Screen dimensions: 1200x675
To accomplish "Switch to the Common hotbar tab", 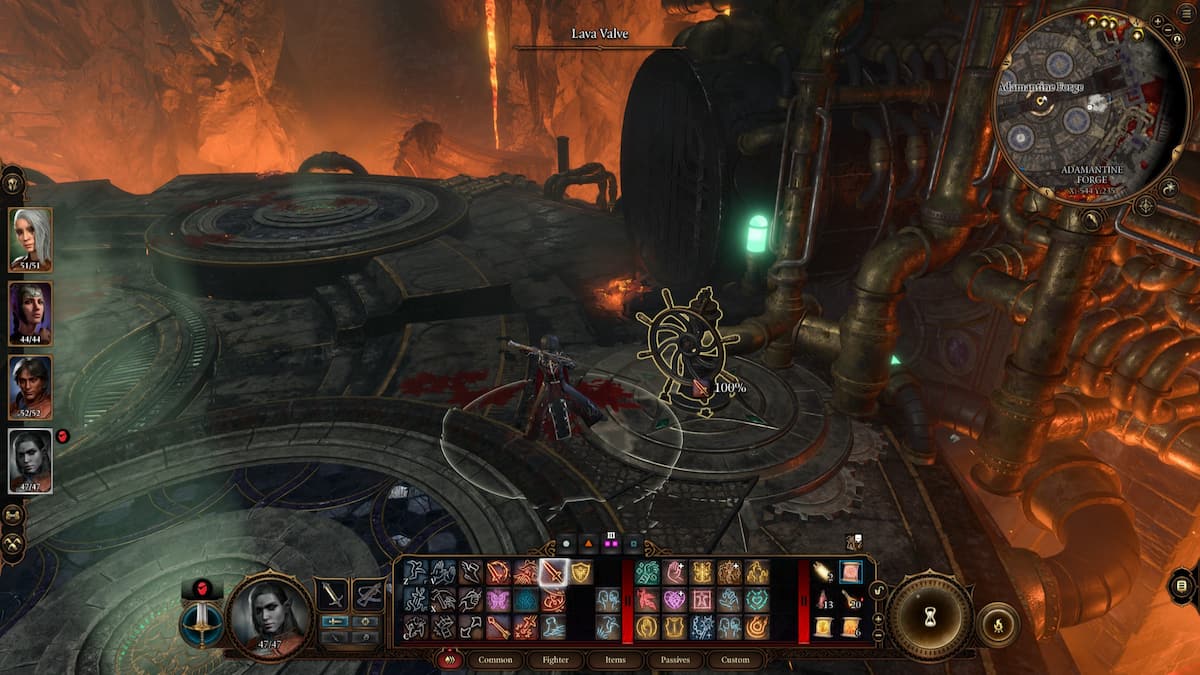I will point(495,660).
